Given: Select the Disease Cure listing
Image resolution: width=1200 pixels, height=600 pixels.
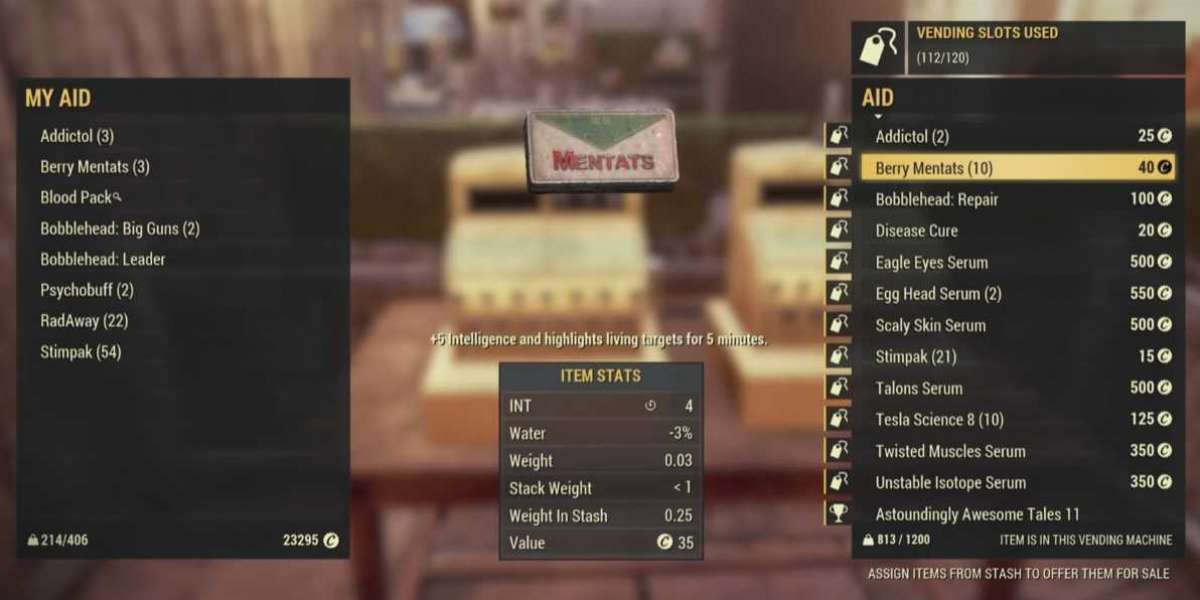Looking at the screenshot, I should (x=1015, y=231).
